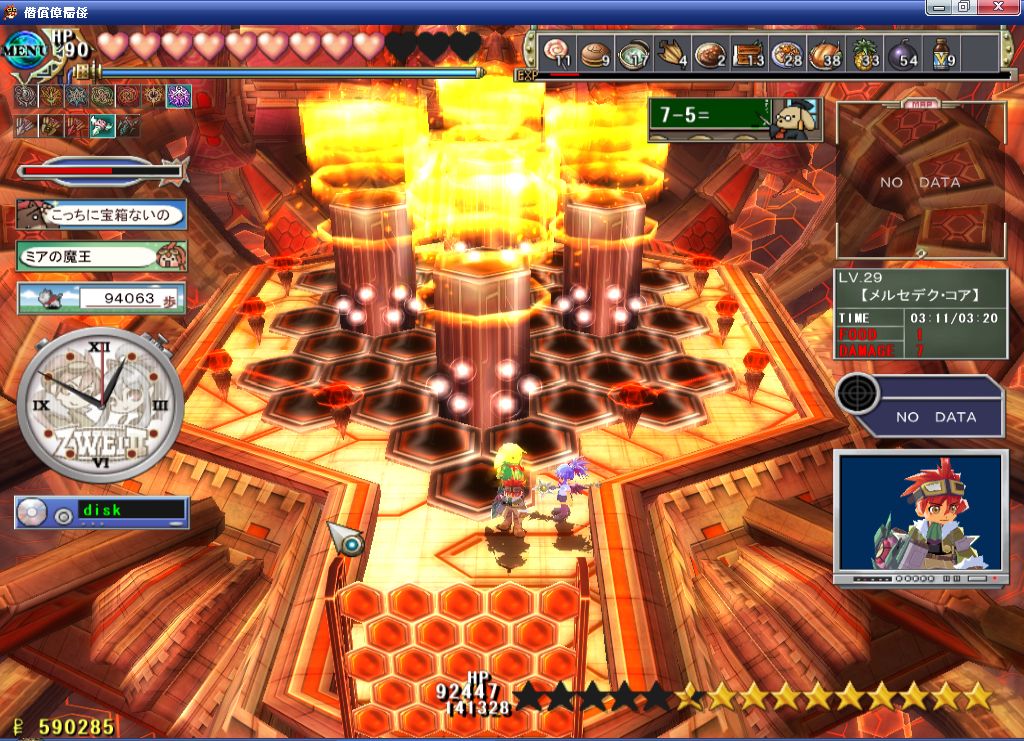1024x741 pixels.
Task: Choose the highlighted flower weapon skill icon
Action: [102, 126]
